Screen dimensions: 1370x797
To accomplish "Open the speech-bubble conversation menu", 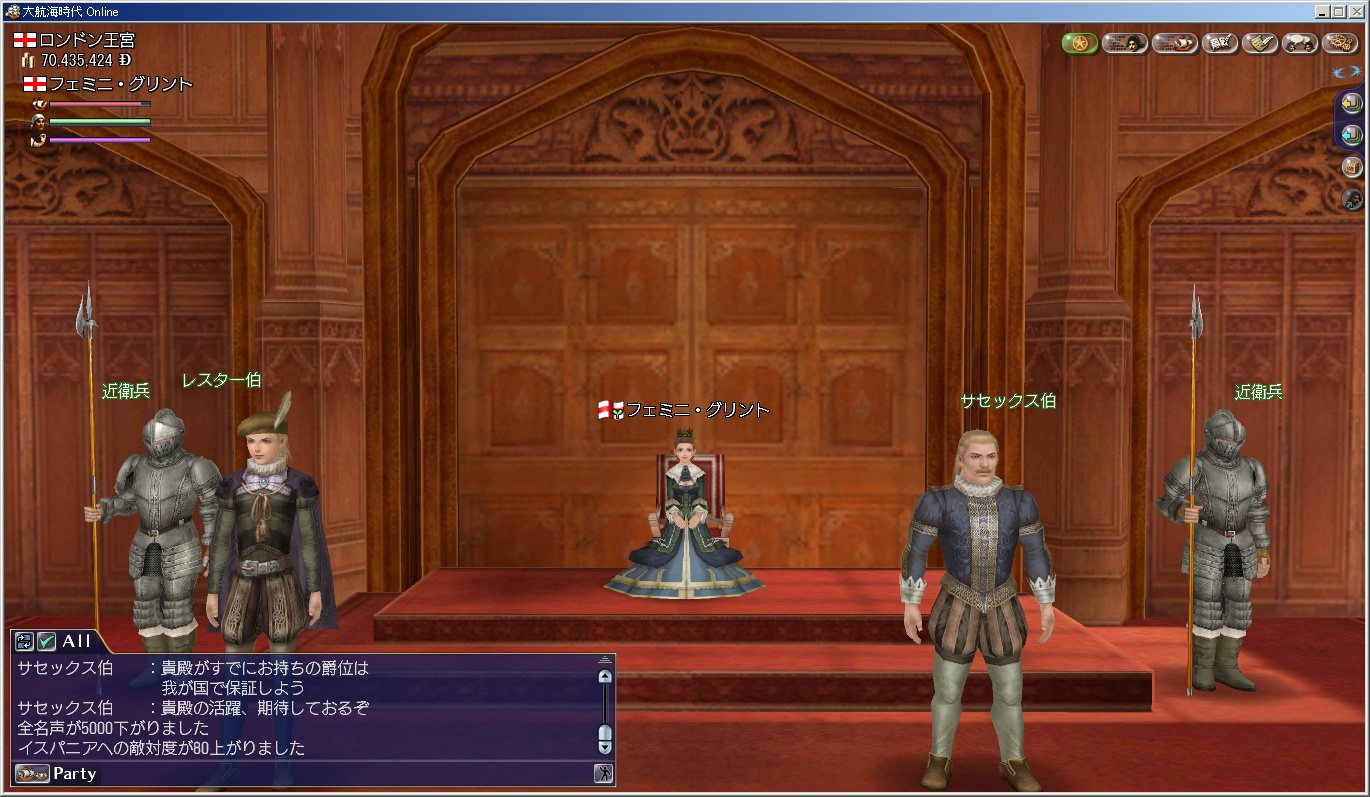I will tap(1300, 43).
